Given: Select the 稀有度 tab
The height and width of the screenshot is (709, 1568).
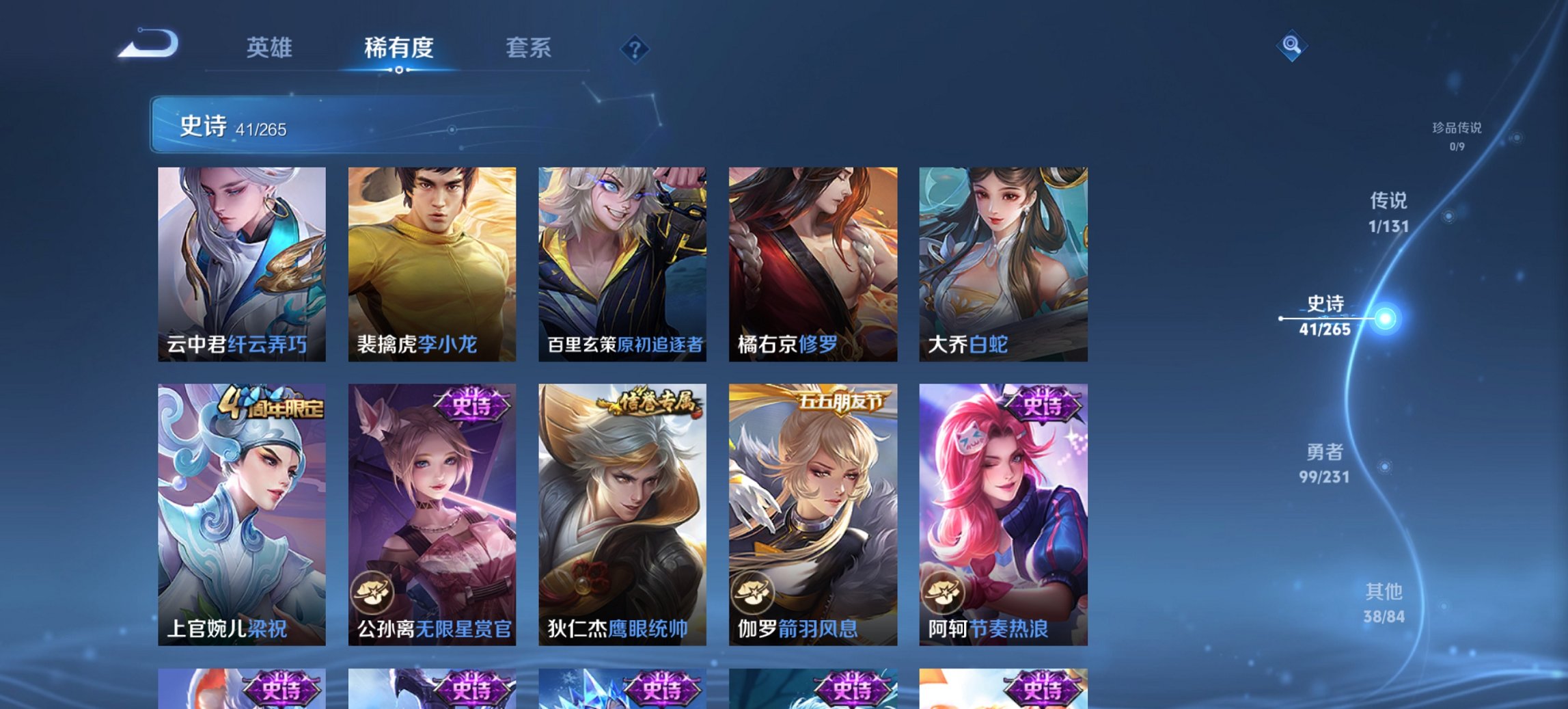Looking at the screenshot, I should (398, 48).
